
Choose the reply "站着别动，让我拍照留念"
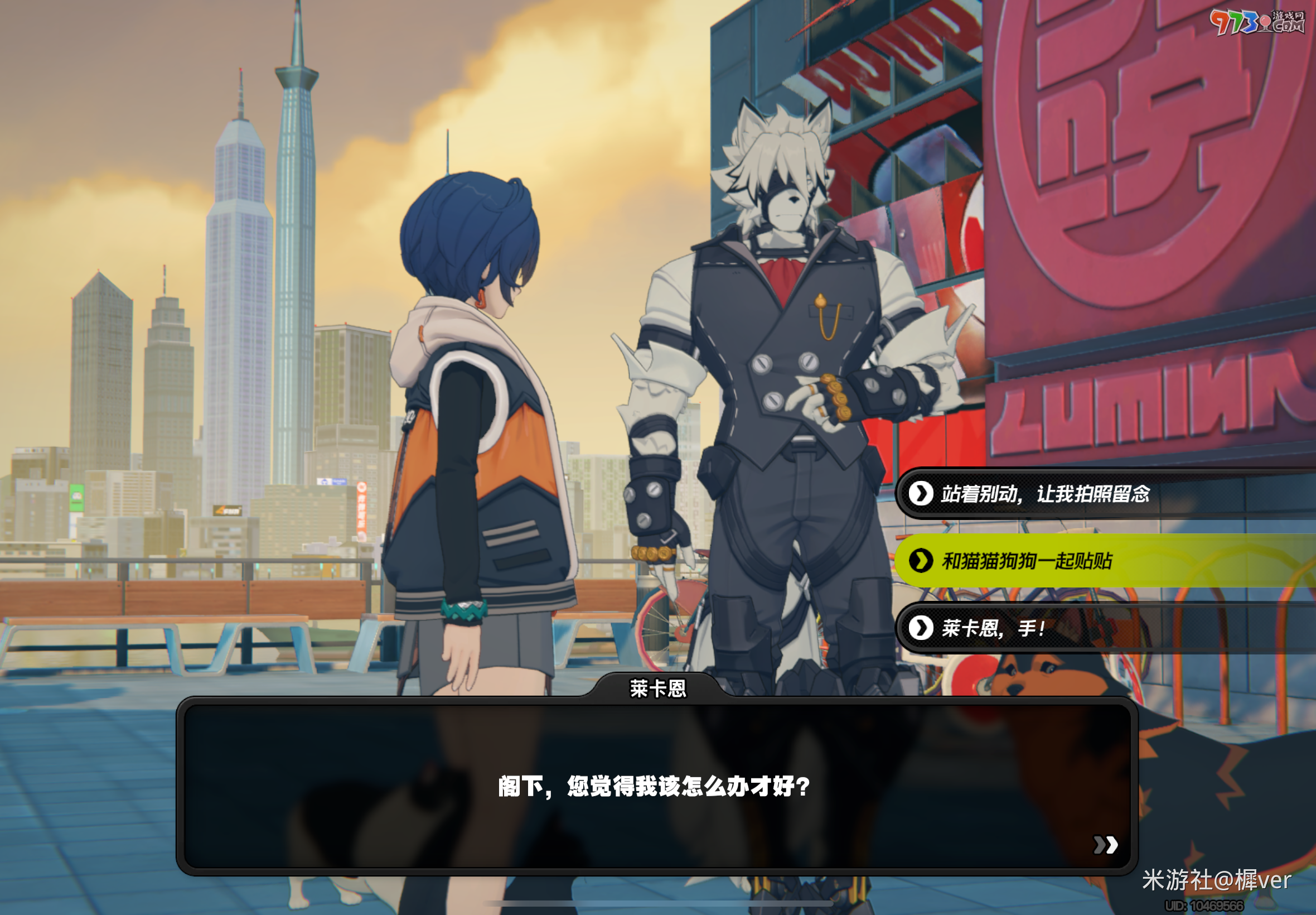(1046, 494)
